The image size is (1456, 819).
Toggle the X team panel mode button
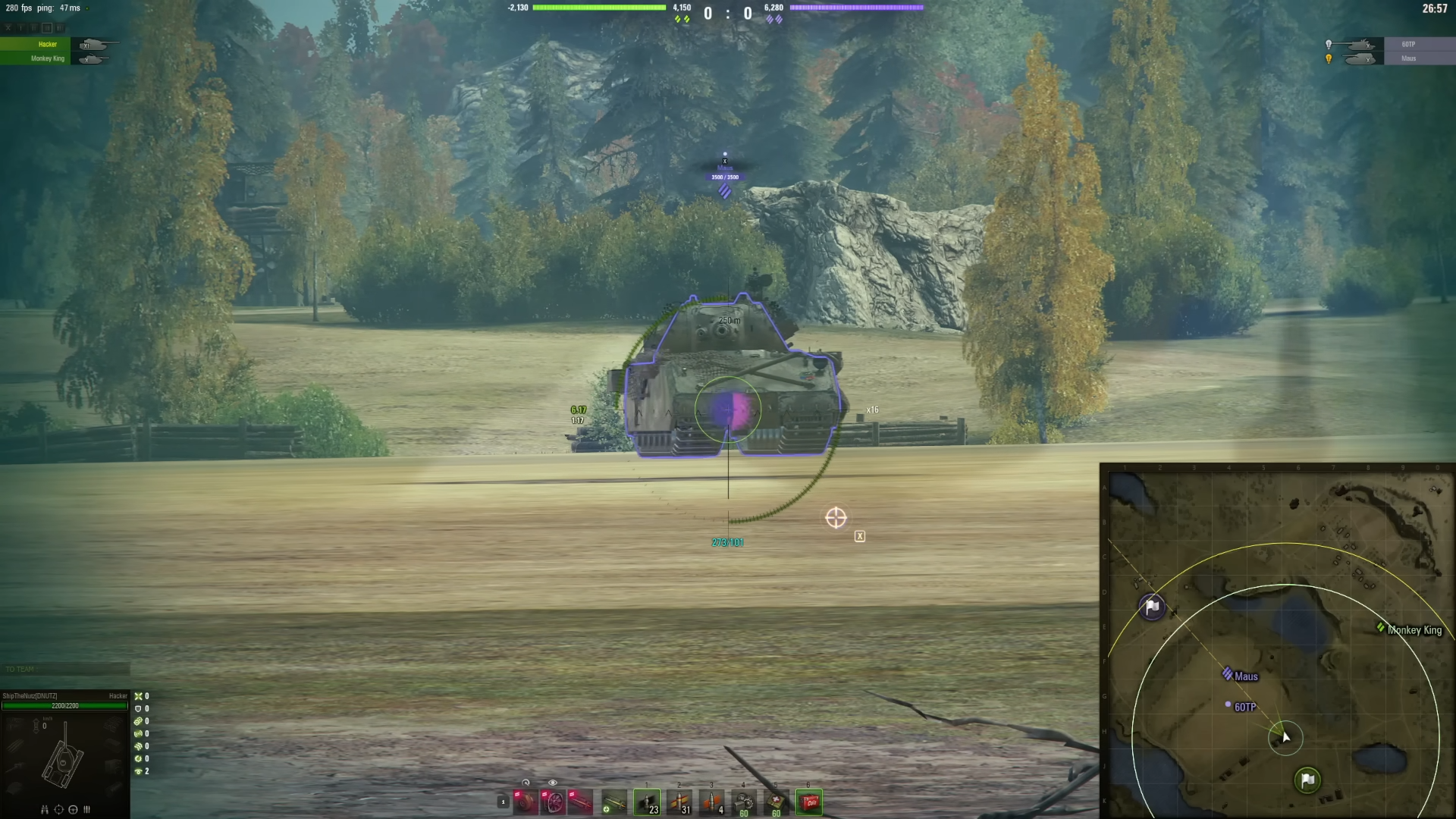pos(8,28)
